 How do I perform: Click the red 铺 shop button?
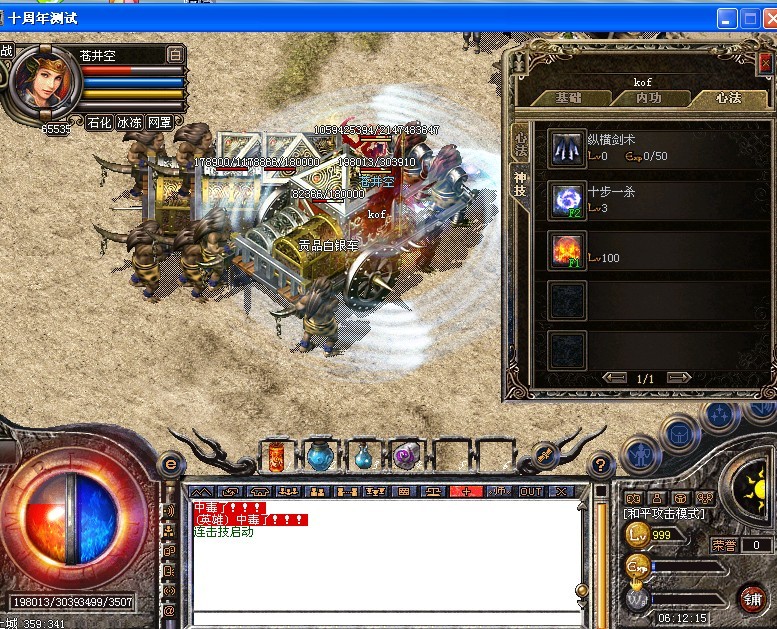[752, 599]
